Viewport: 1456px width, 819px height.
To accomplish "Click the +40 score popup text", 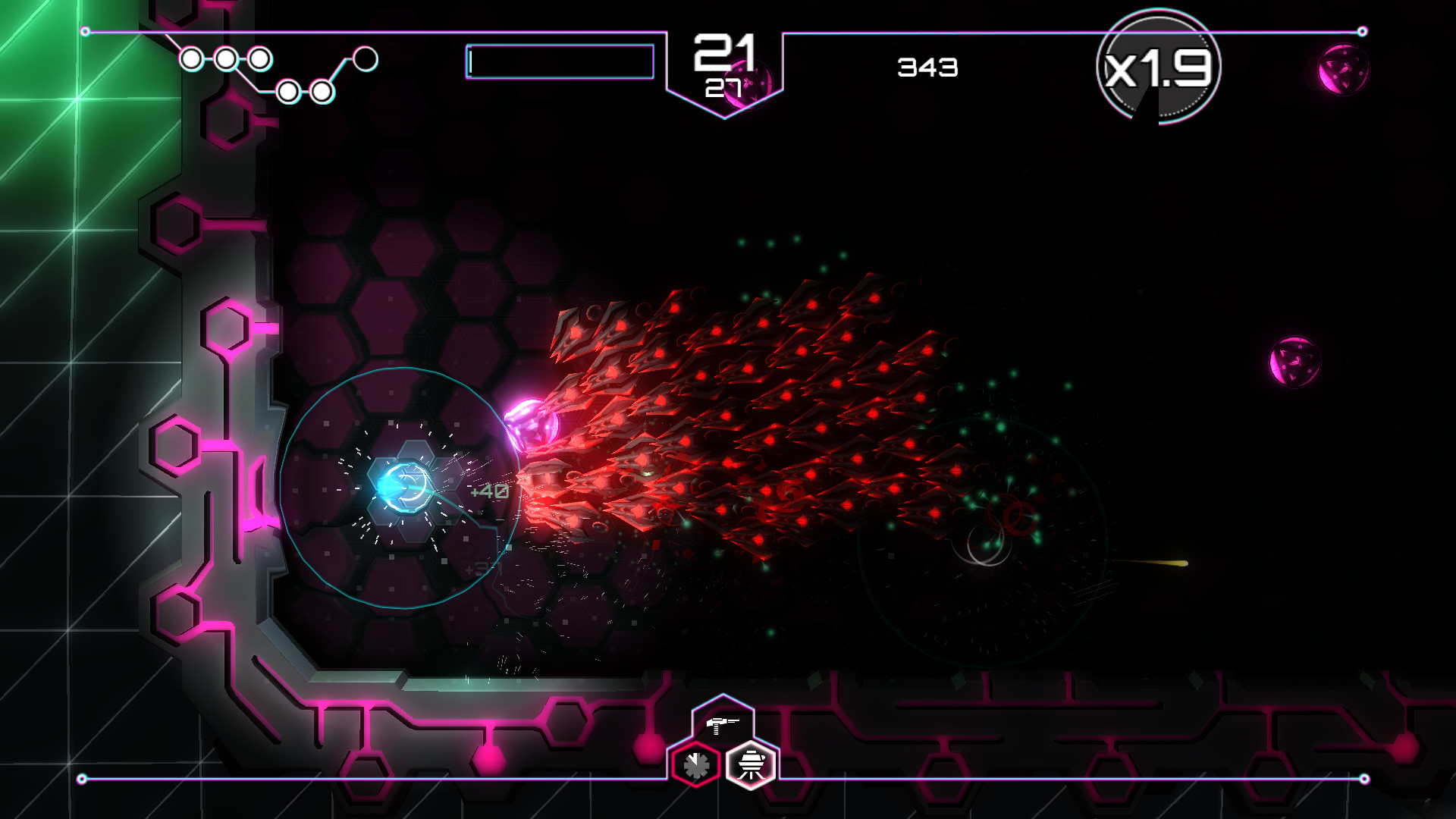I will point(489,491).
